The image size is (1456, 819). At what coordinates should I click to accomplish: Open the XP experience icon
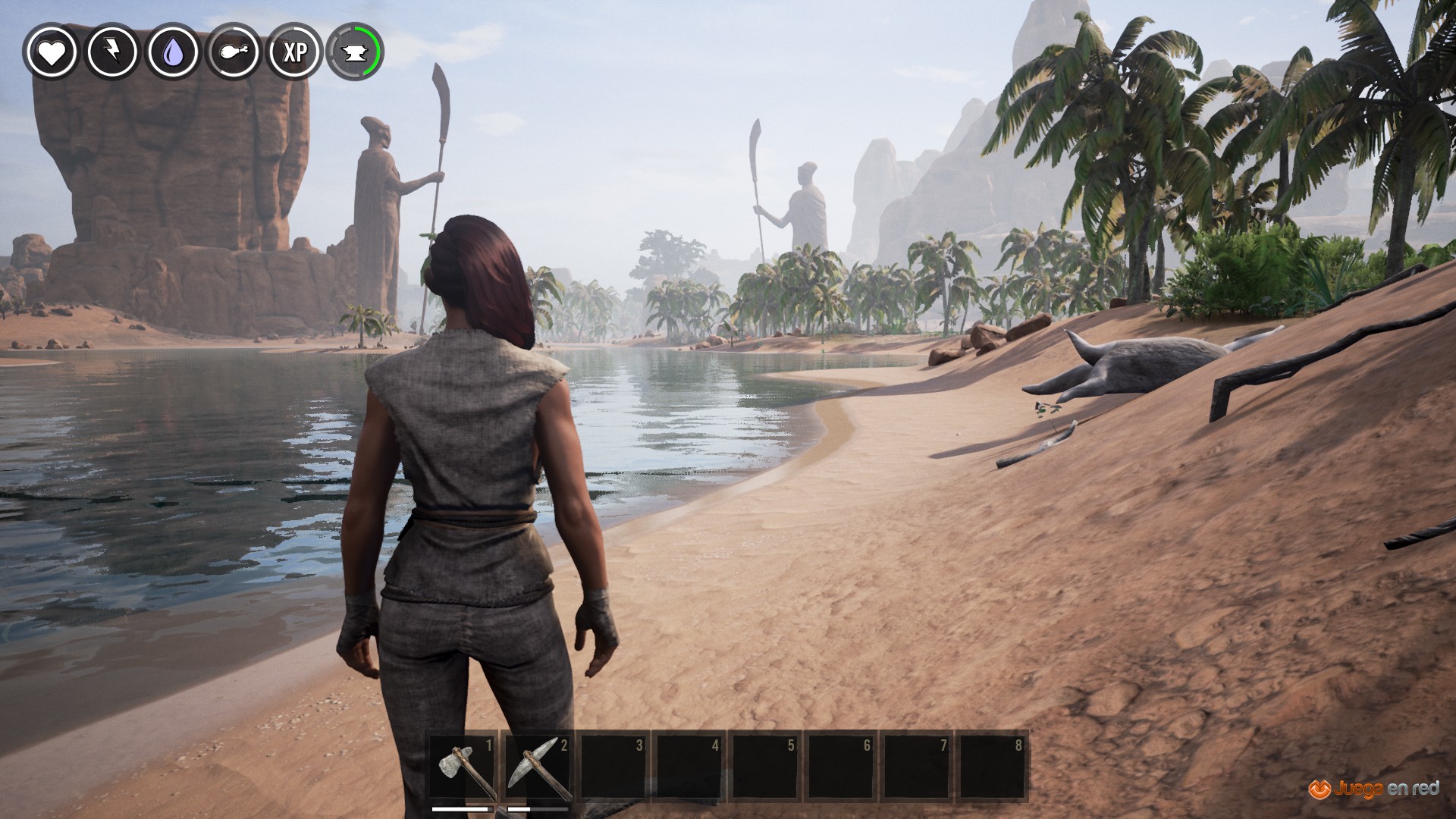295,52
